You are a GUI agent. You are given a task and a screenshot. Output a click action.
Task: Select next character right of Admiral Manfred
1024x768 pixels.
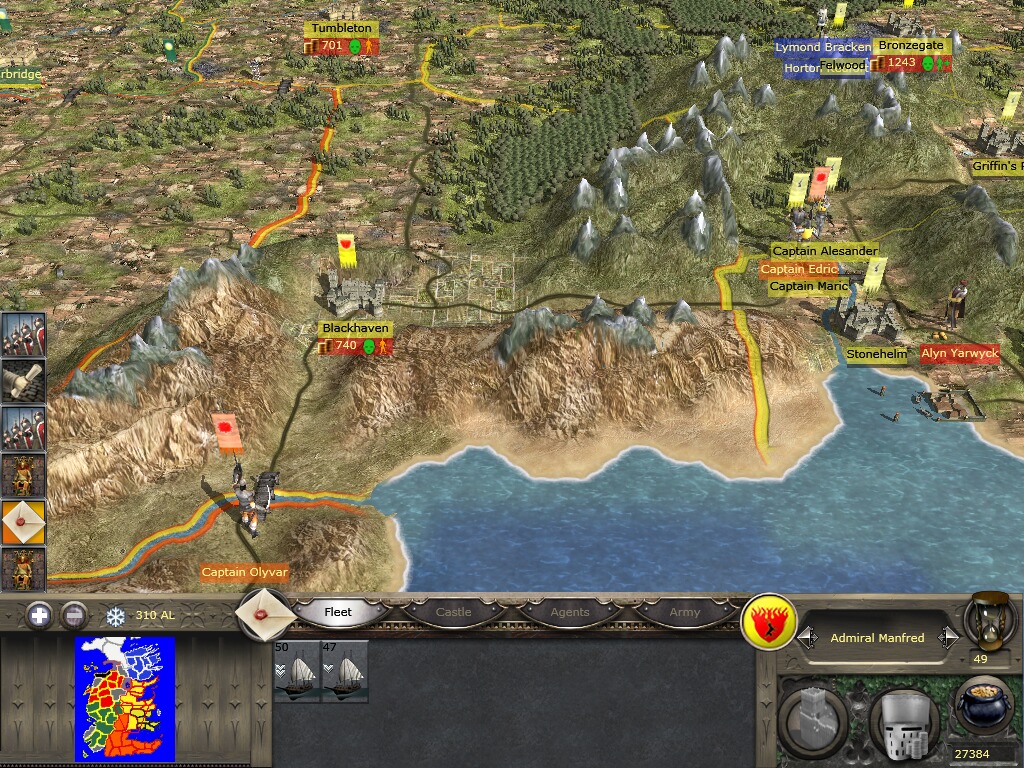[x=947, y=638]
